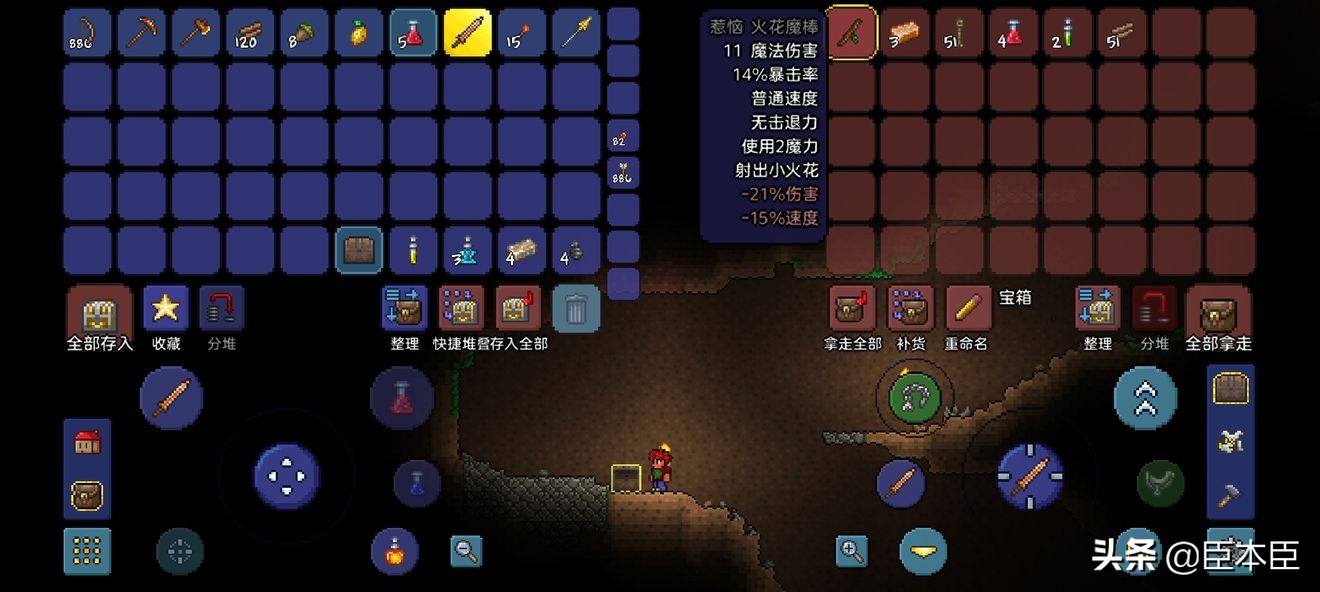Screen dimensions: 1320x592
Task: Open the housing menu house icon
Action: click(87, 443)
